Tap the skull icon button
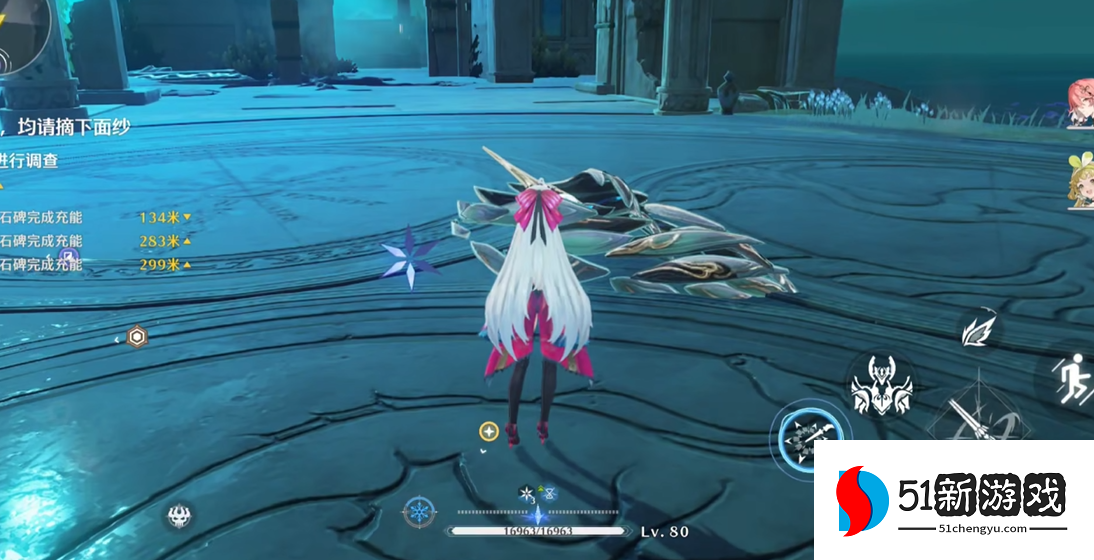The width and height of the screenshot is (1094, 560). [x=181, y=516]
